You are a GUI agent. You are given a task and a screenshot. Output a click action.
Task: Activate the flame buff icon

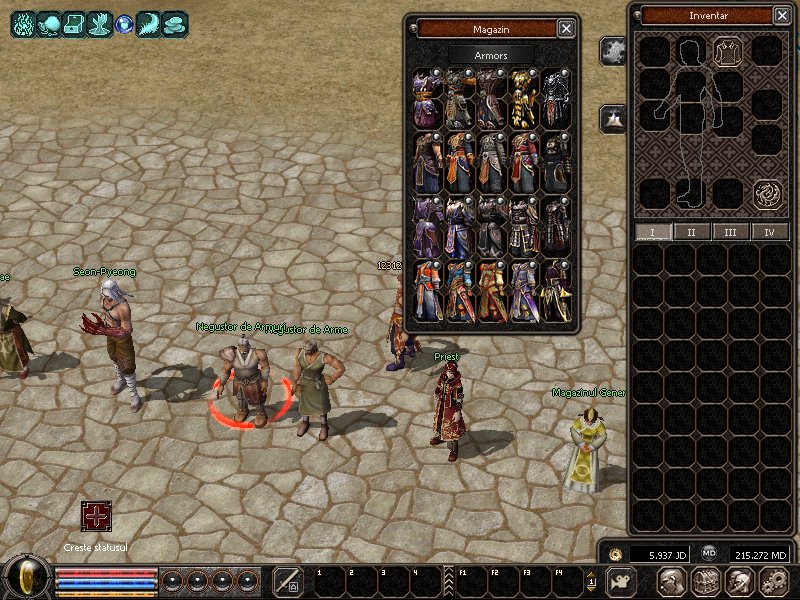[x=23, y=24]
